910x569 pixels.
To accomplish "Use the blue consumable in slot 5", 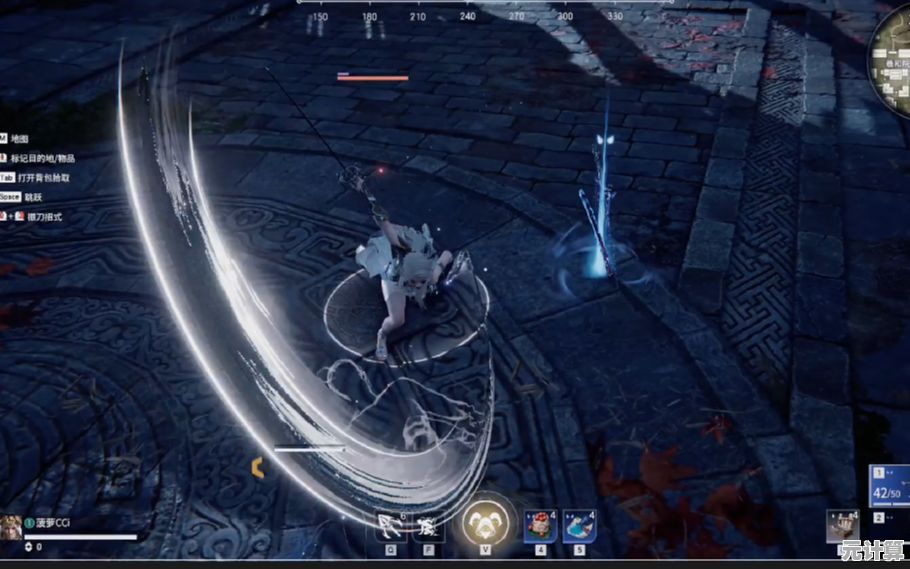I will point(579,524).
